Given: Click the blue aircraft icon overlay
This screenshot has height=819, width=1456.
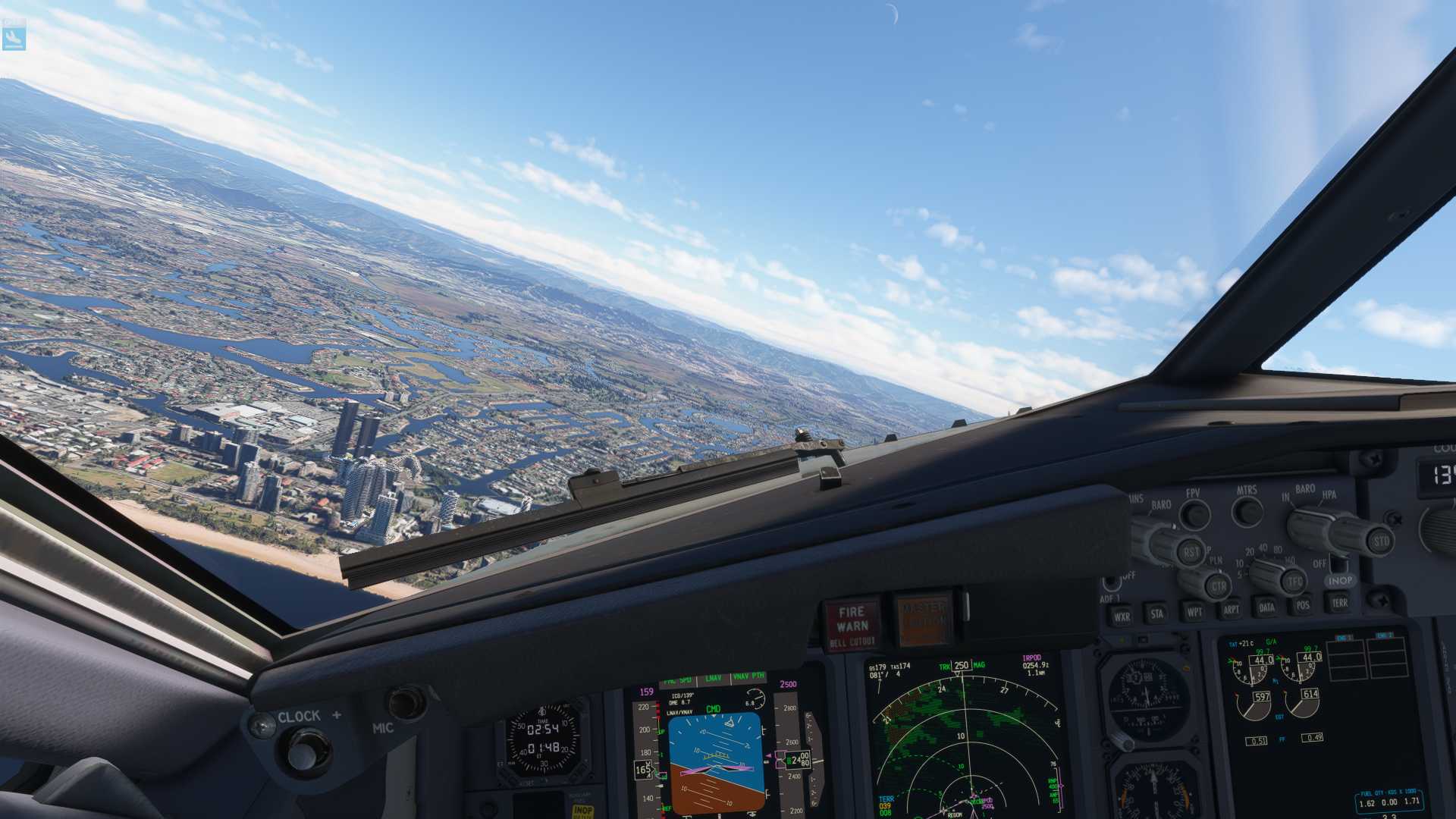Looking at the screenshot, I should coord(14,36).
